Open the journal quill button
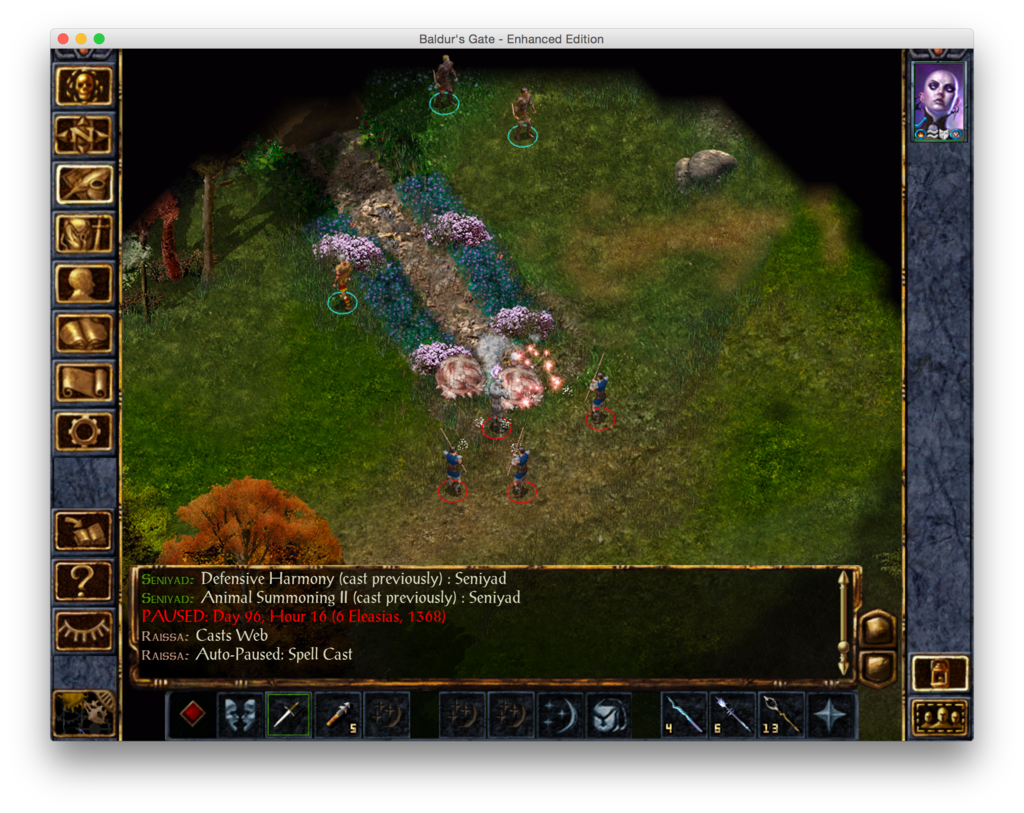The height and width of the screenshot is (813, 1024). [84, 184]
